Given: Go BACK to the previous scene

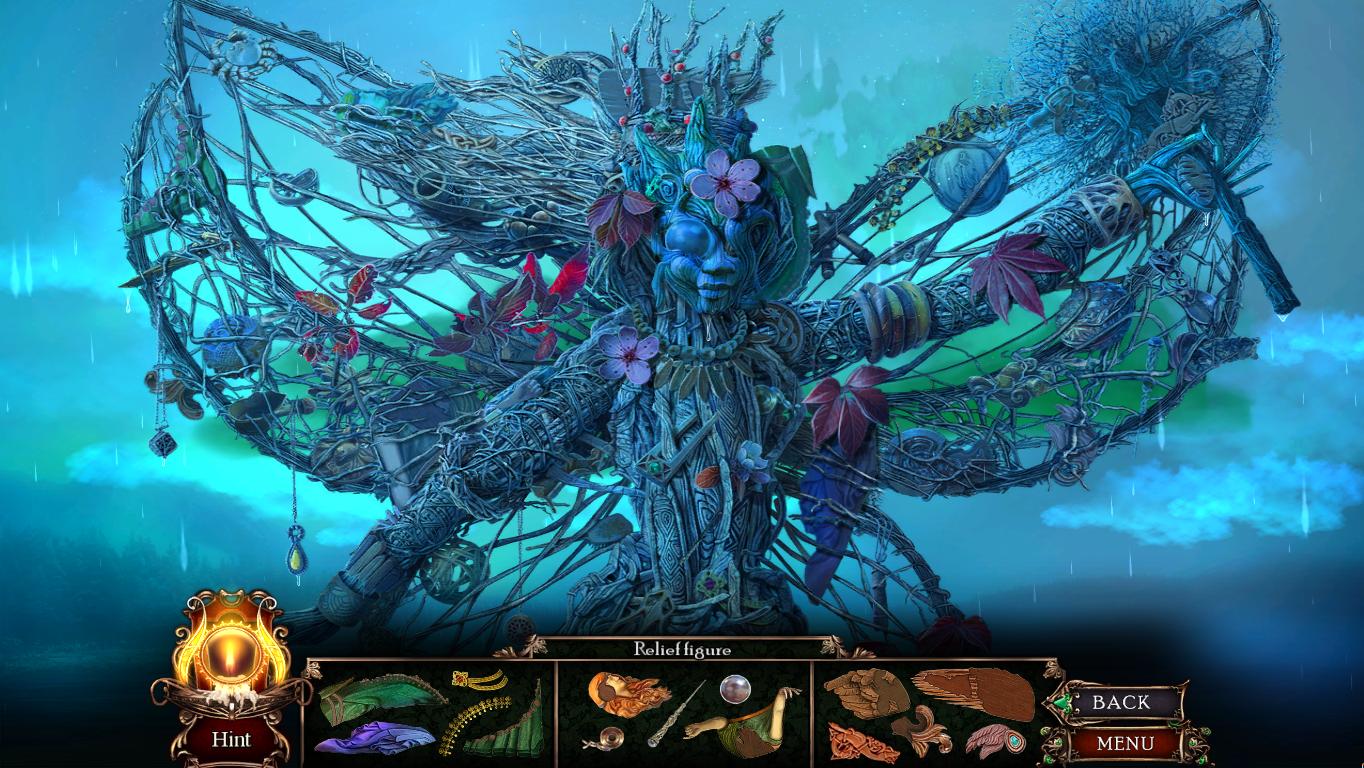Looking at the screenshot, I should coord(1120,702).
